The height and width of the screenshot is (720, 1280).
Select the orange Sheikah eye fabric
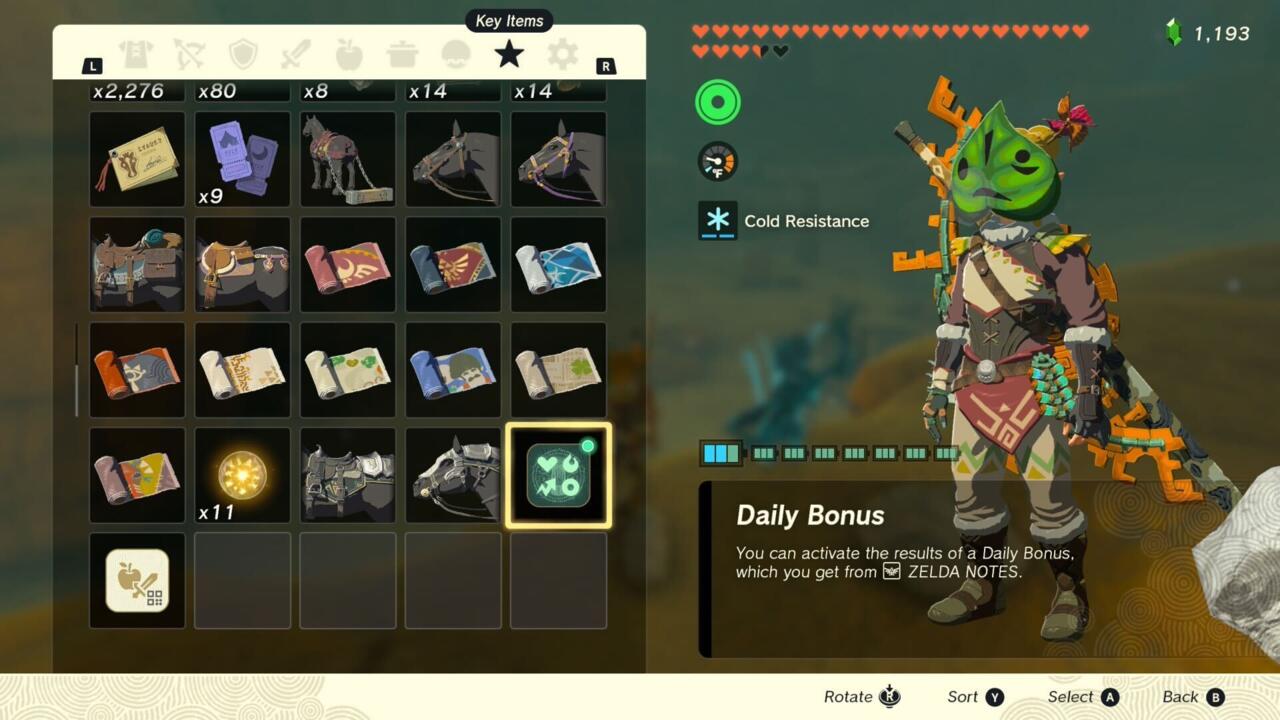coord(137,370)
